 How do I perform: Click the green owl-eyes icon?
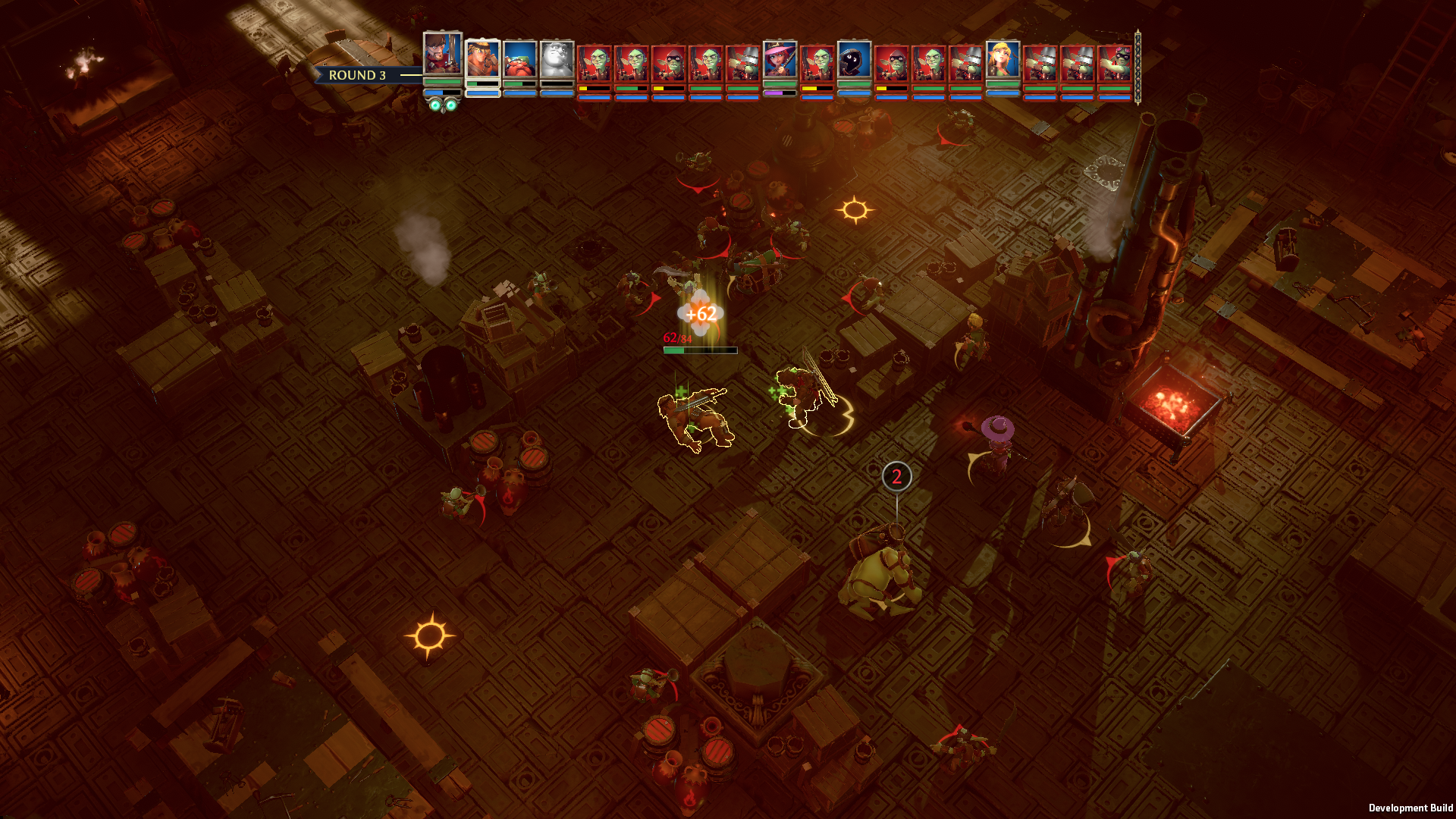click(444, 105)
